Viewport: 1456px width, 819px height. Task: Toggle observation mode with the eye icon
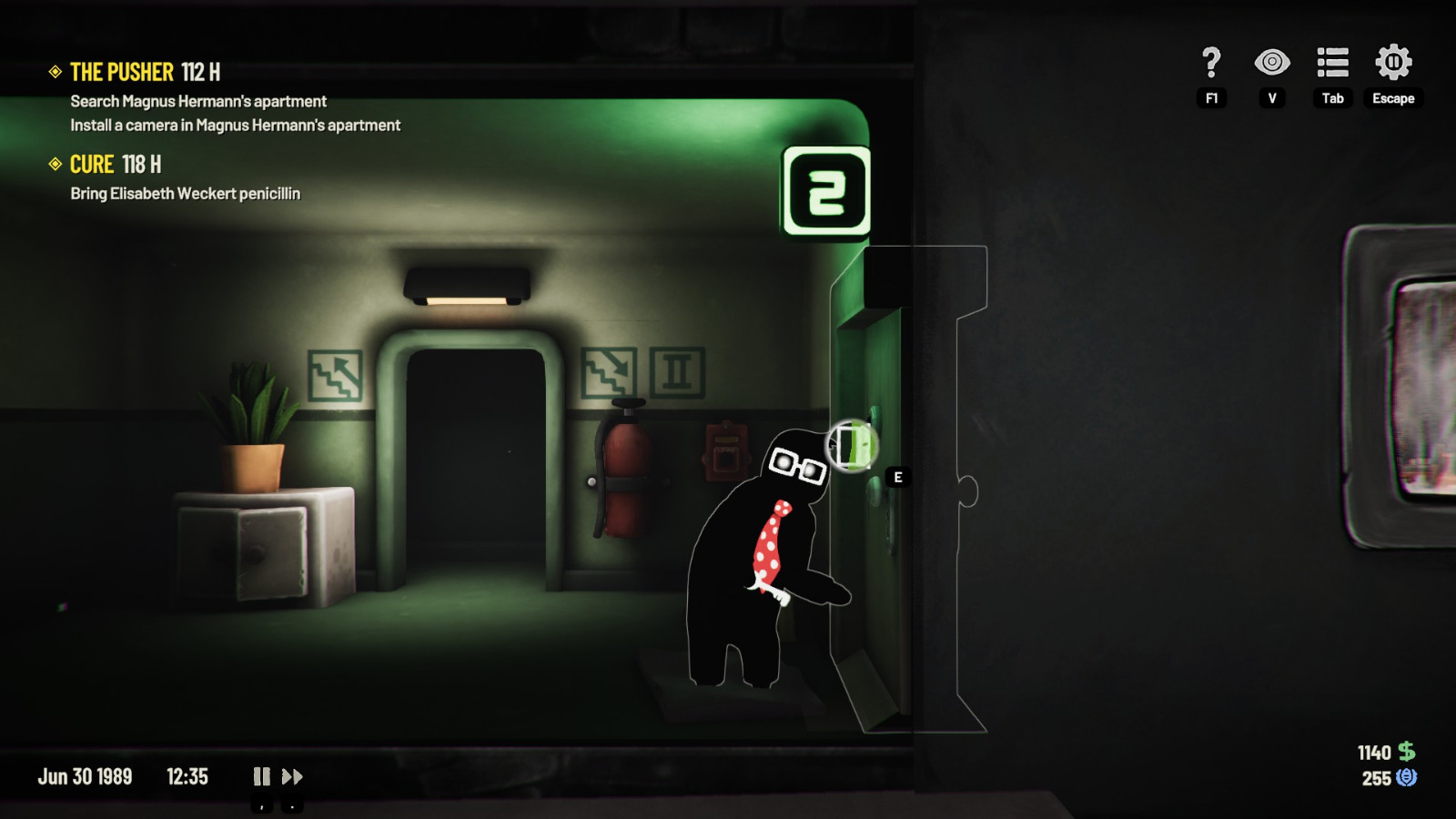tap(1272, 64)
